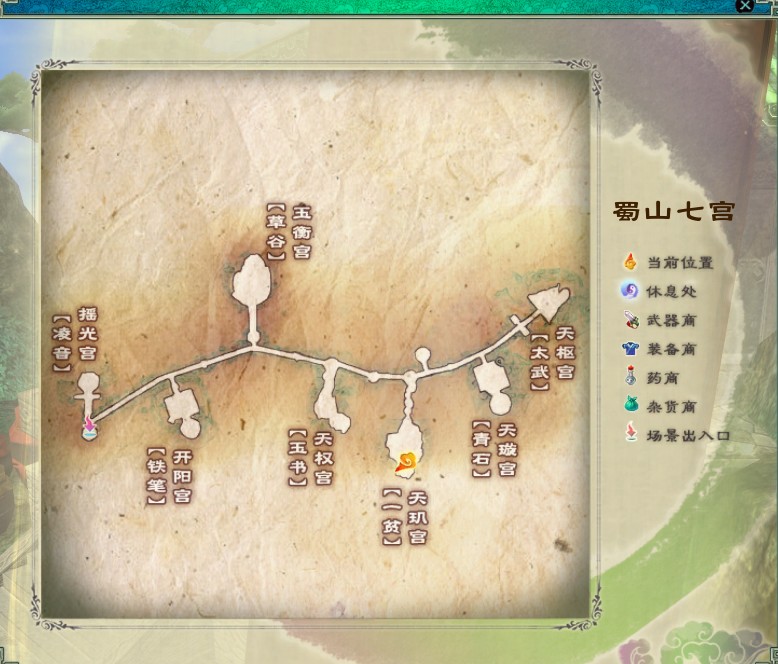The image size is (778, 664).
Task: Select the 休息处 legend entry
Action: (x=671, y=292)
